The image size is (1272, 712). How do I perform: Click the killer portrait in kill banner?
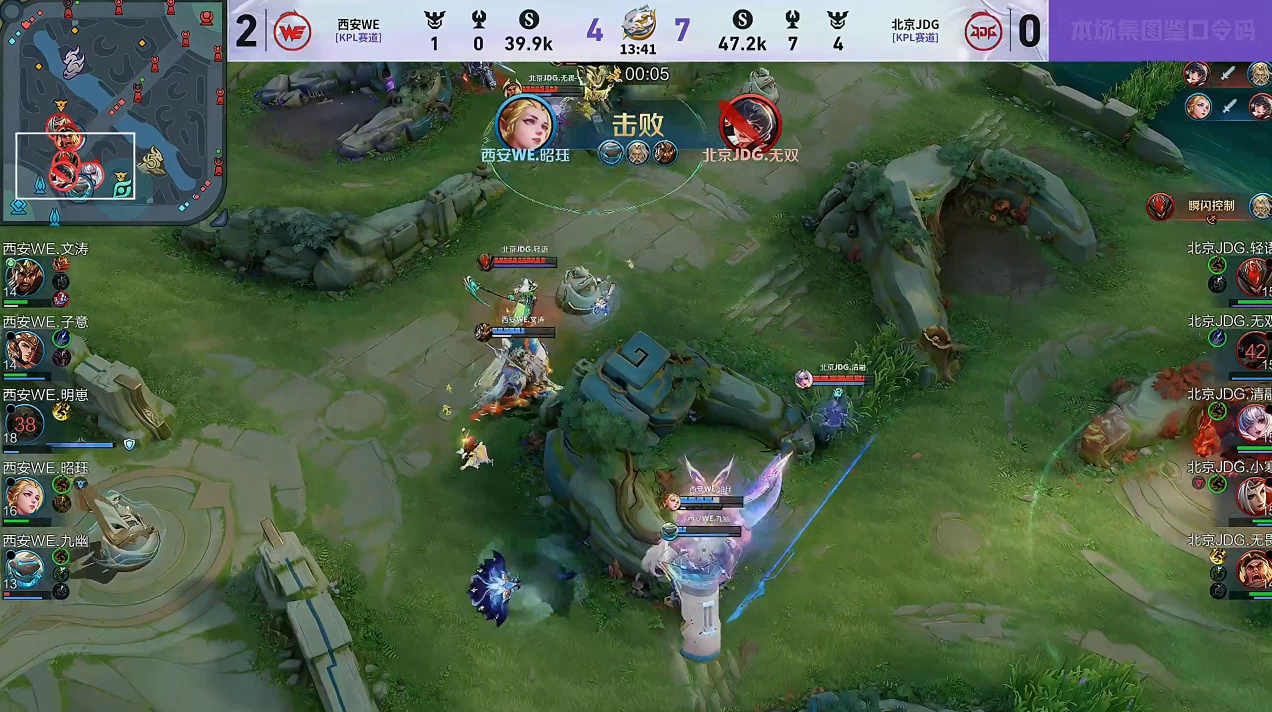(x=525, y=122)
